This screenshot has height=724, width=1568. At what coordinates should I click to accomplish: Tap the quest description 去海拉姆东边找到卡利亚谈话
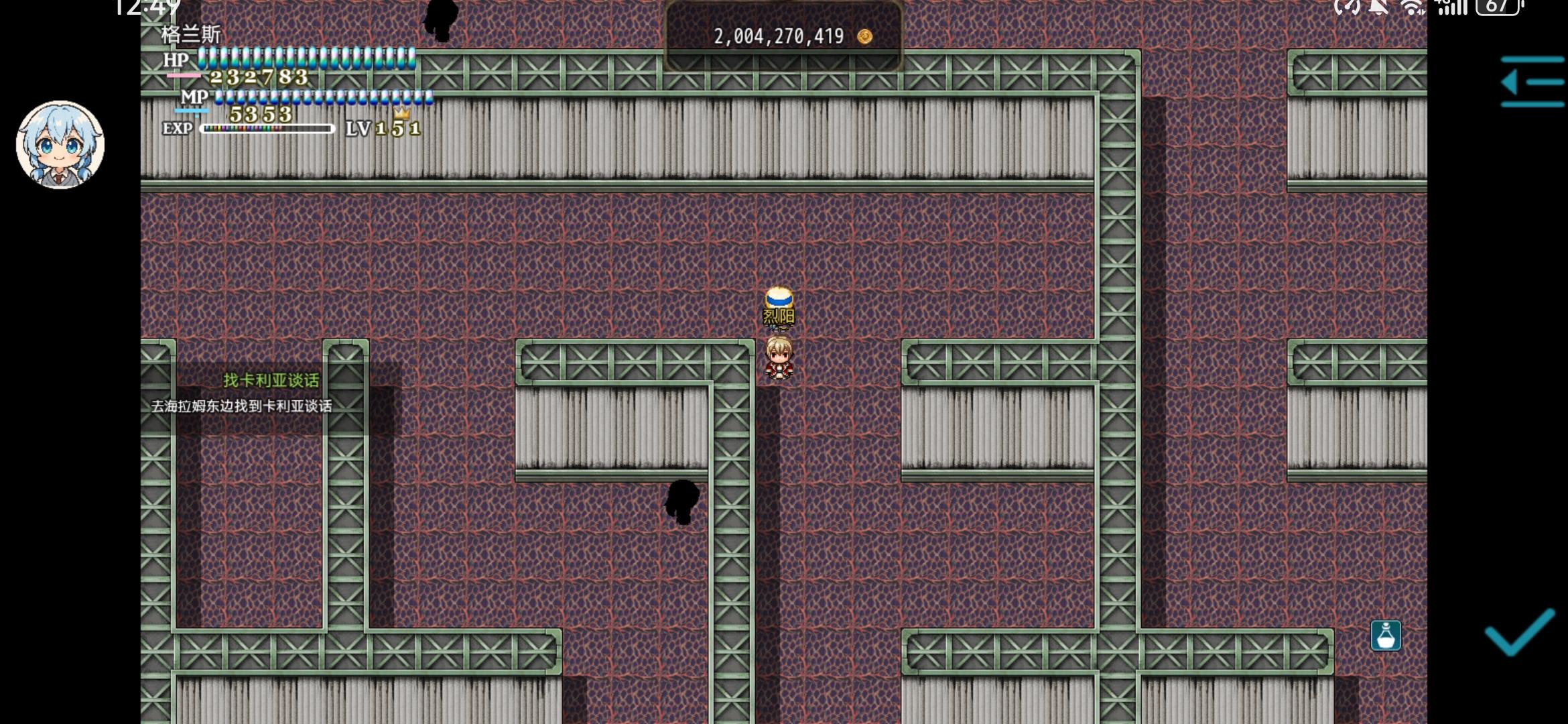[243, 405]
